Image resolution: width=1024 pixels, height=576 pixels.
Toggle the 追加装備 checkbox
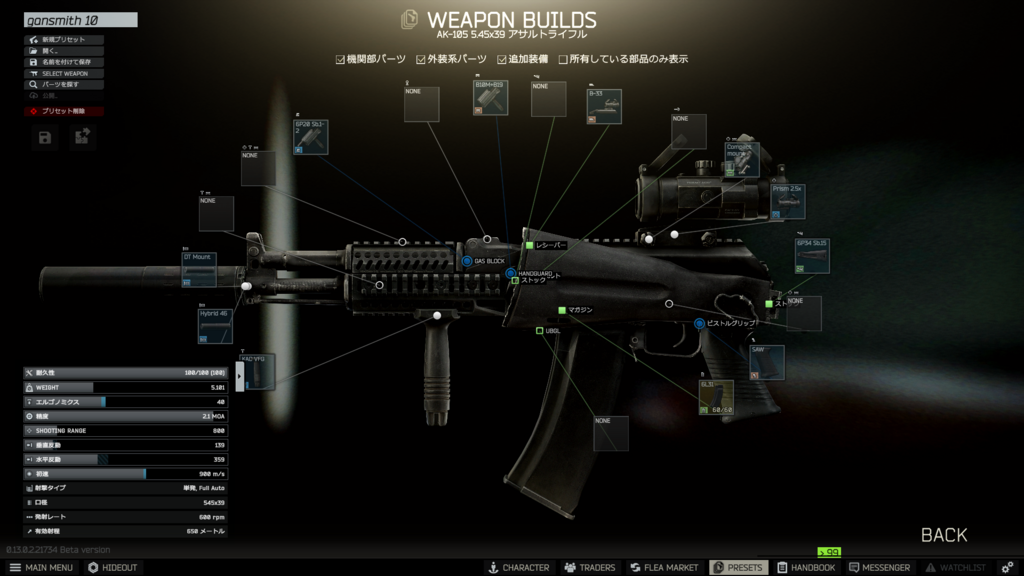[503, 59]
